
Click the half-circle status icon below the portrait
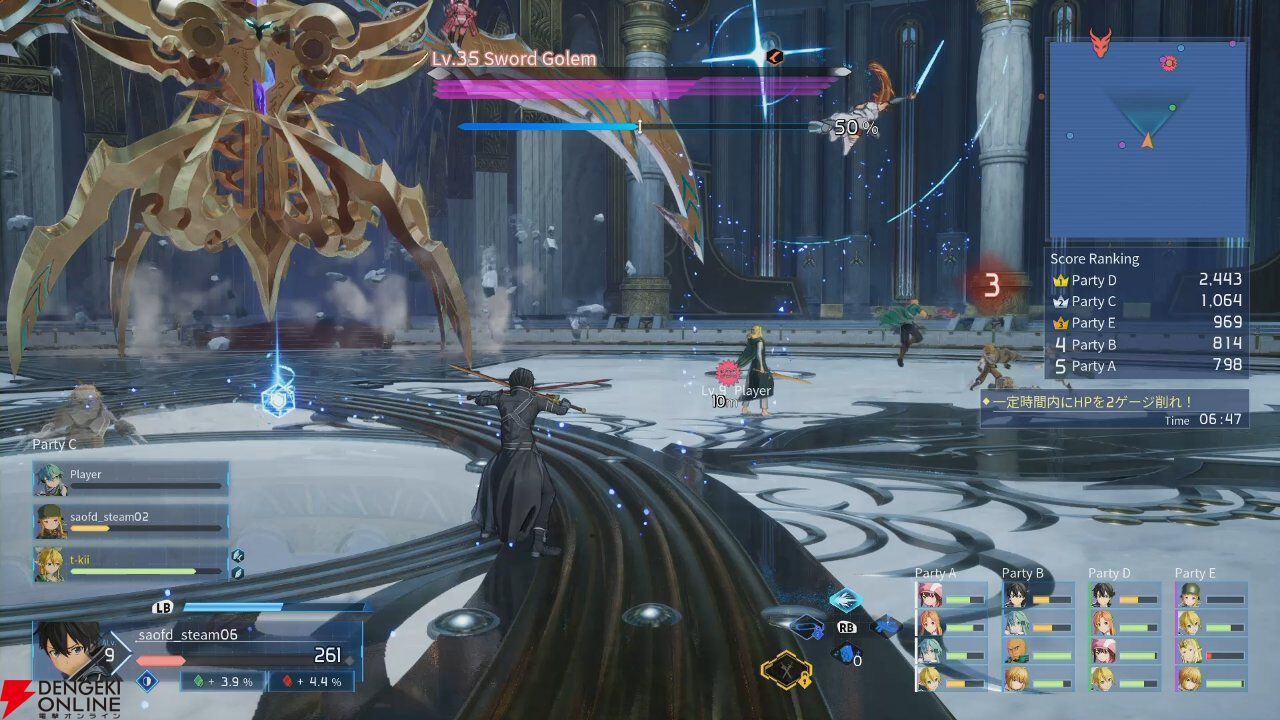(148, 681)
